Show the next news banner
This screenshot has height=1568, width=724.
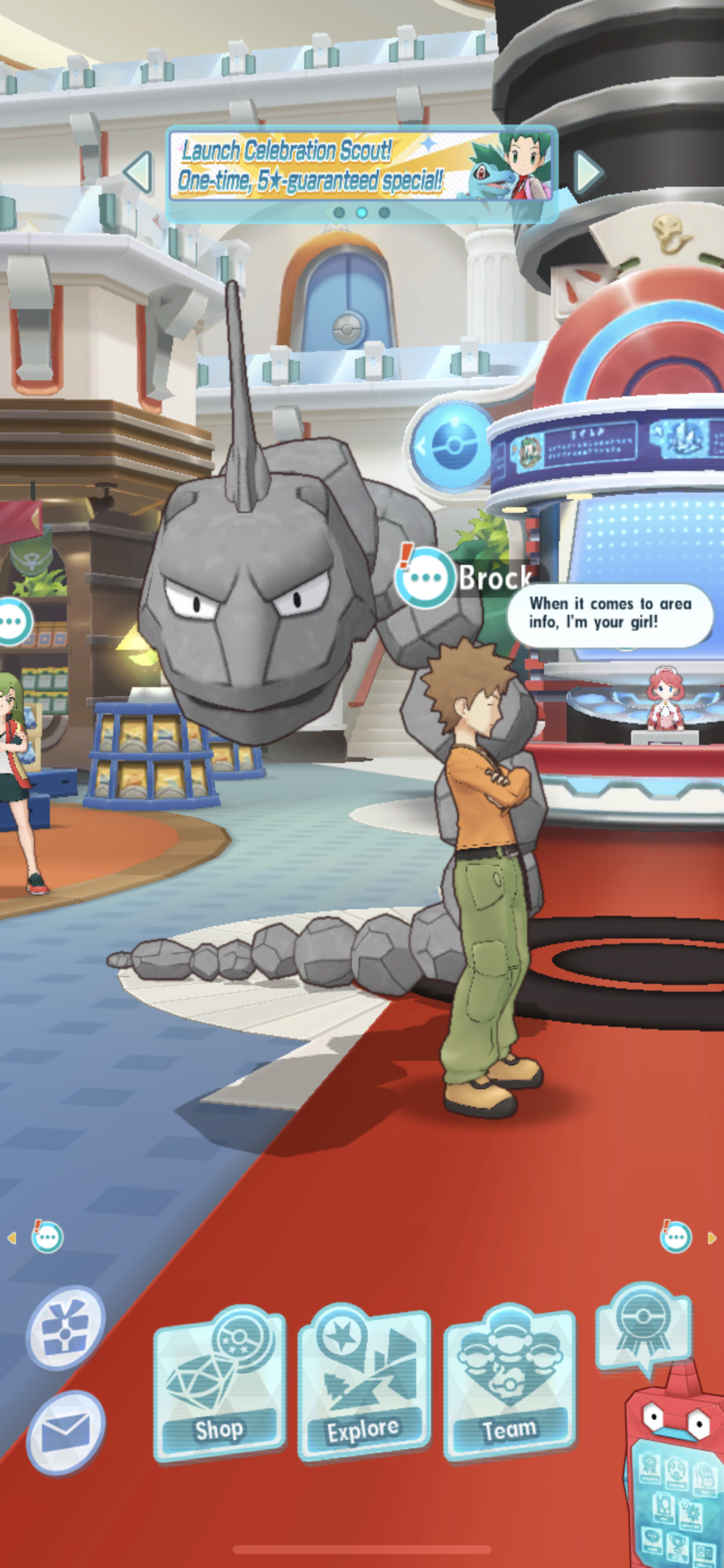point(588,172)
